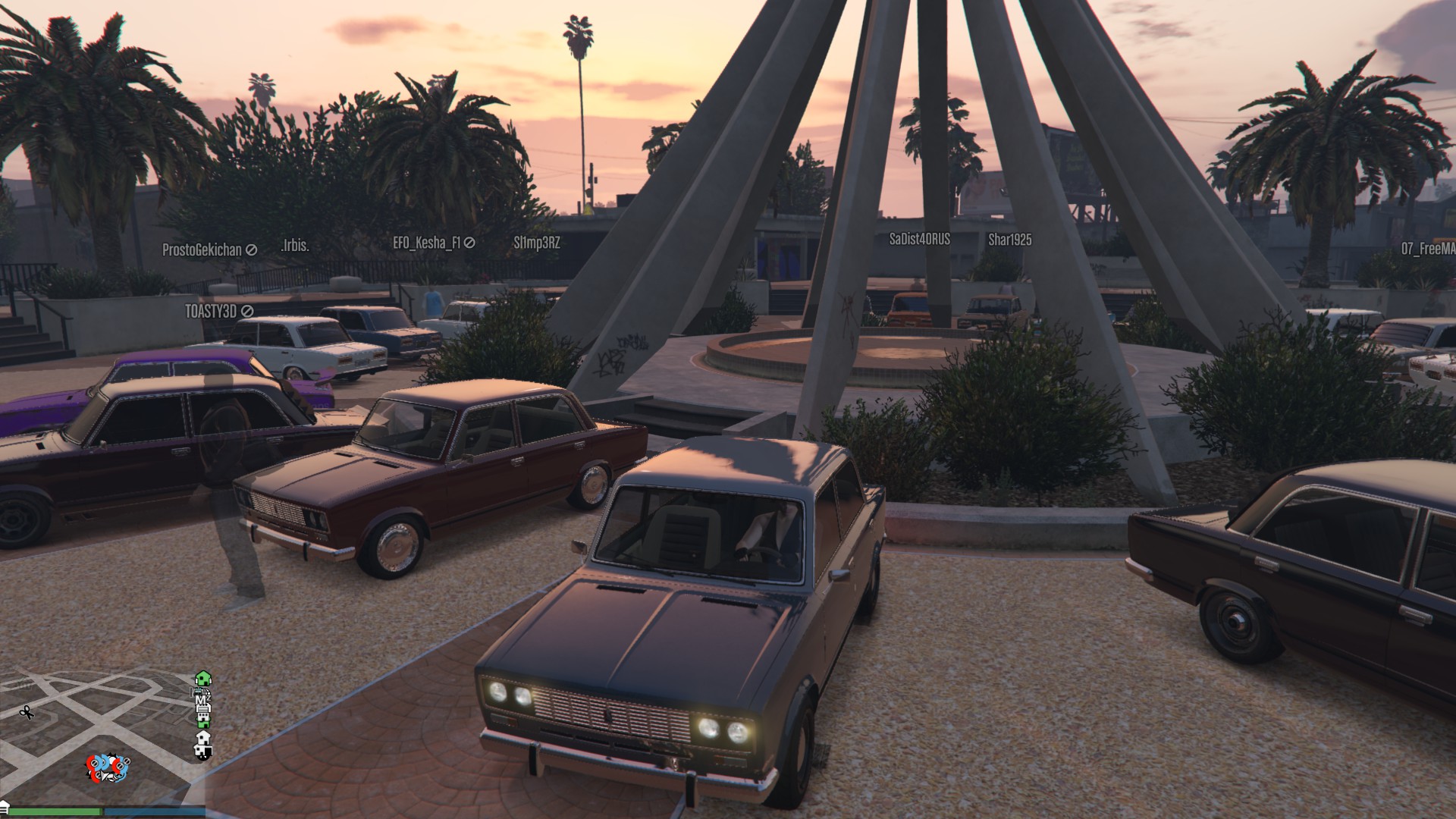
Task: Click the Sl1mp3RZ player name tag
Action: point(537,243)
